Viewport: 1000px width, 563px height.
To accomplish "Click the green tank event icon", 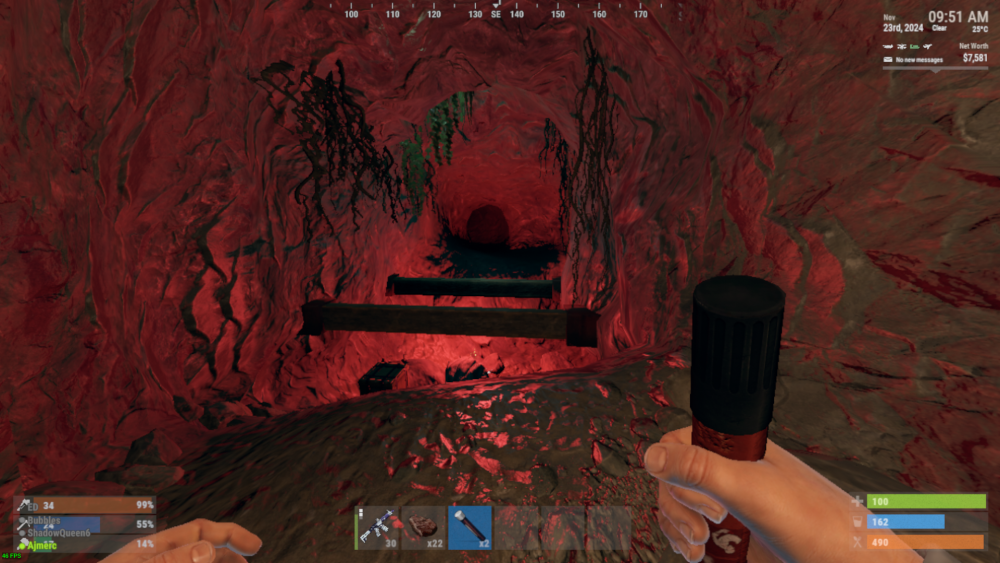I will (x=913, y=47).
